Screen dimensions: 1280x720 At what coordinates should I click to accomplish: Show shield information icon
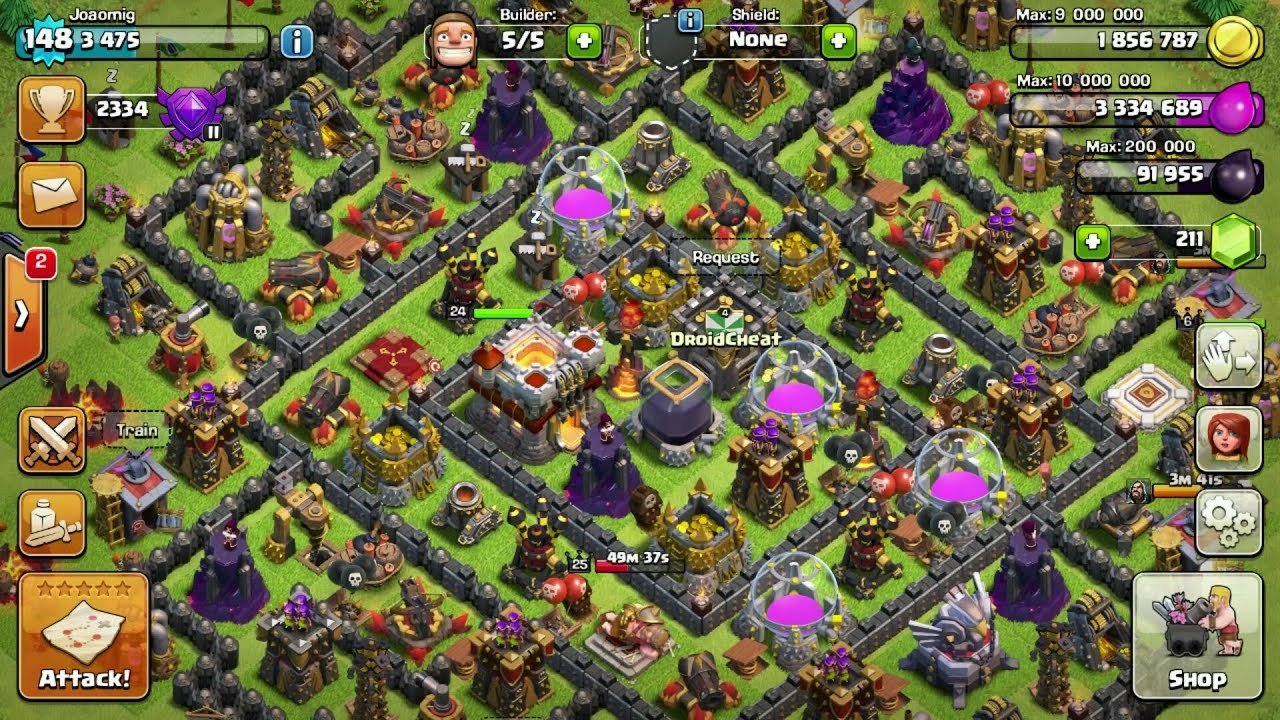[689, 19]
